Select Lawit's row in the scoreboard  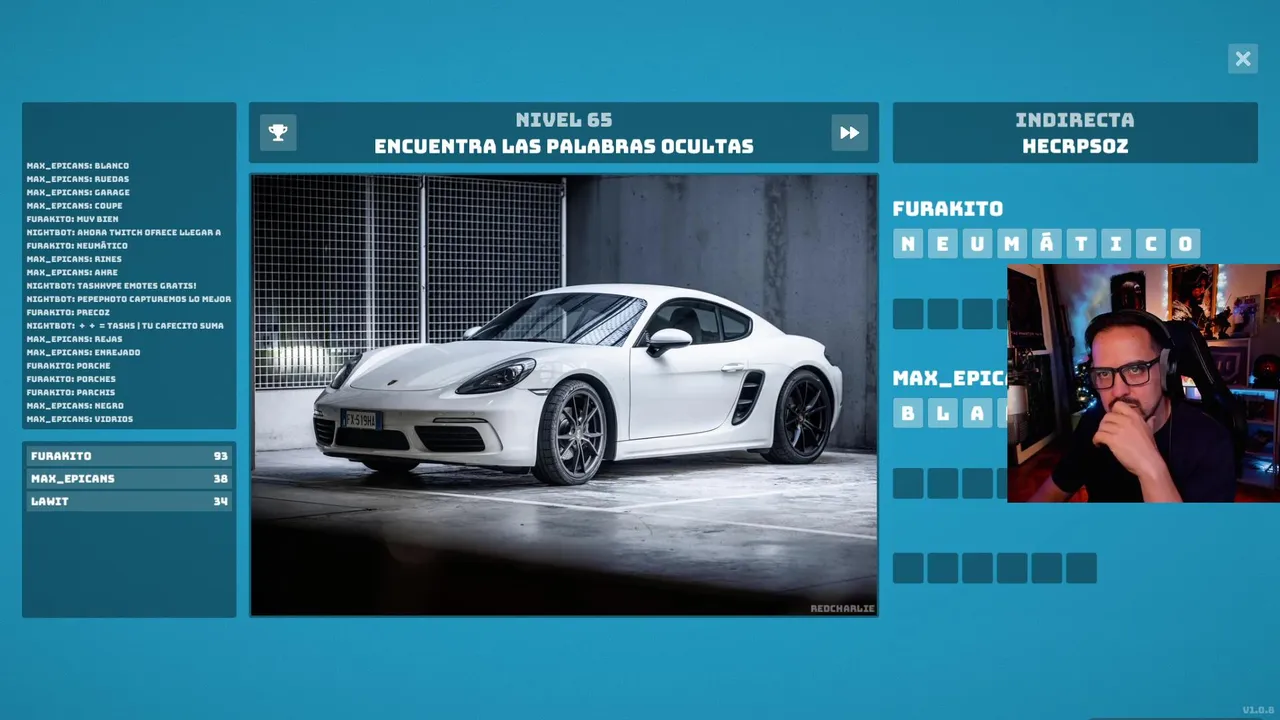(x=129, y=501)
